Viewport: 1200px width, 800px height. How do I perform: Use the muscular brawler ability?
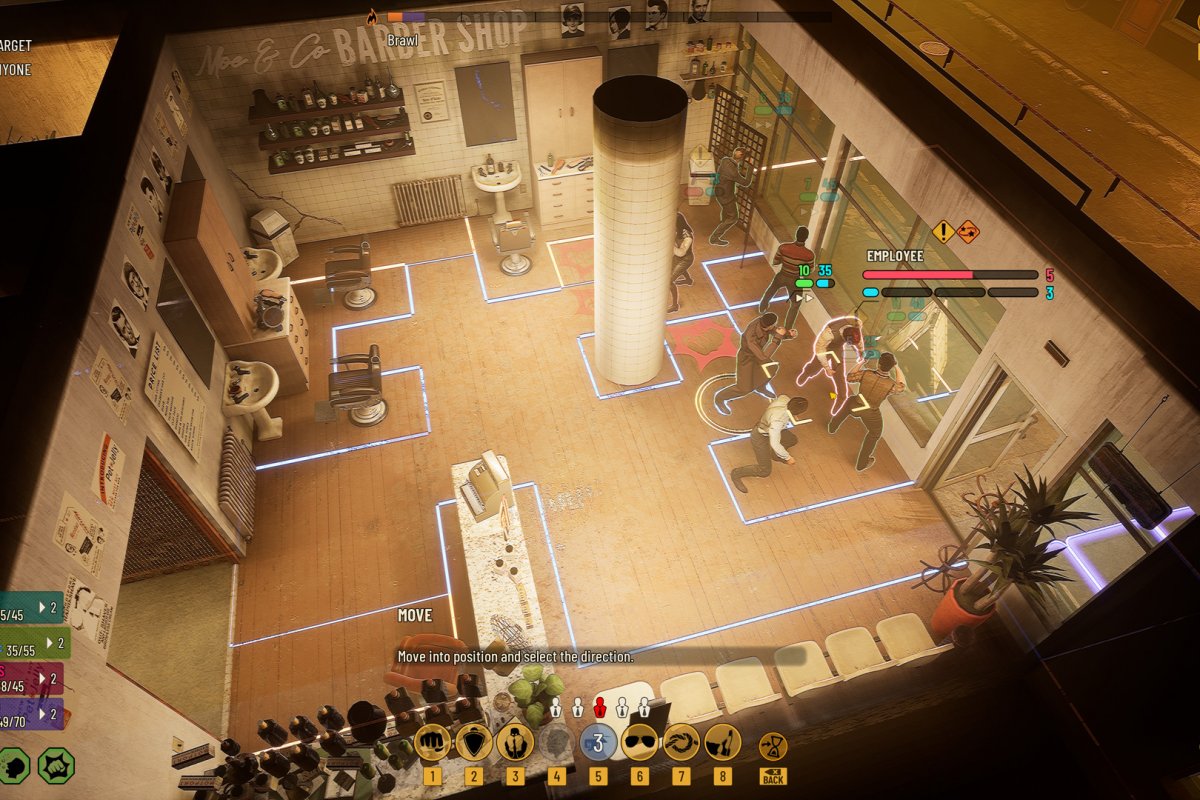click(x=515, y=743)
